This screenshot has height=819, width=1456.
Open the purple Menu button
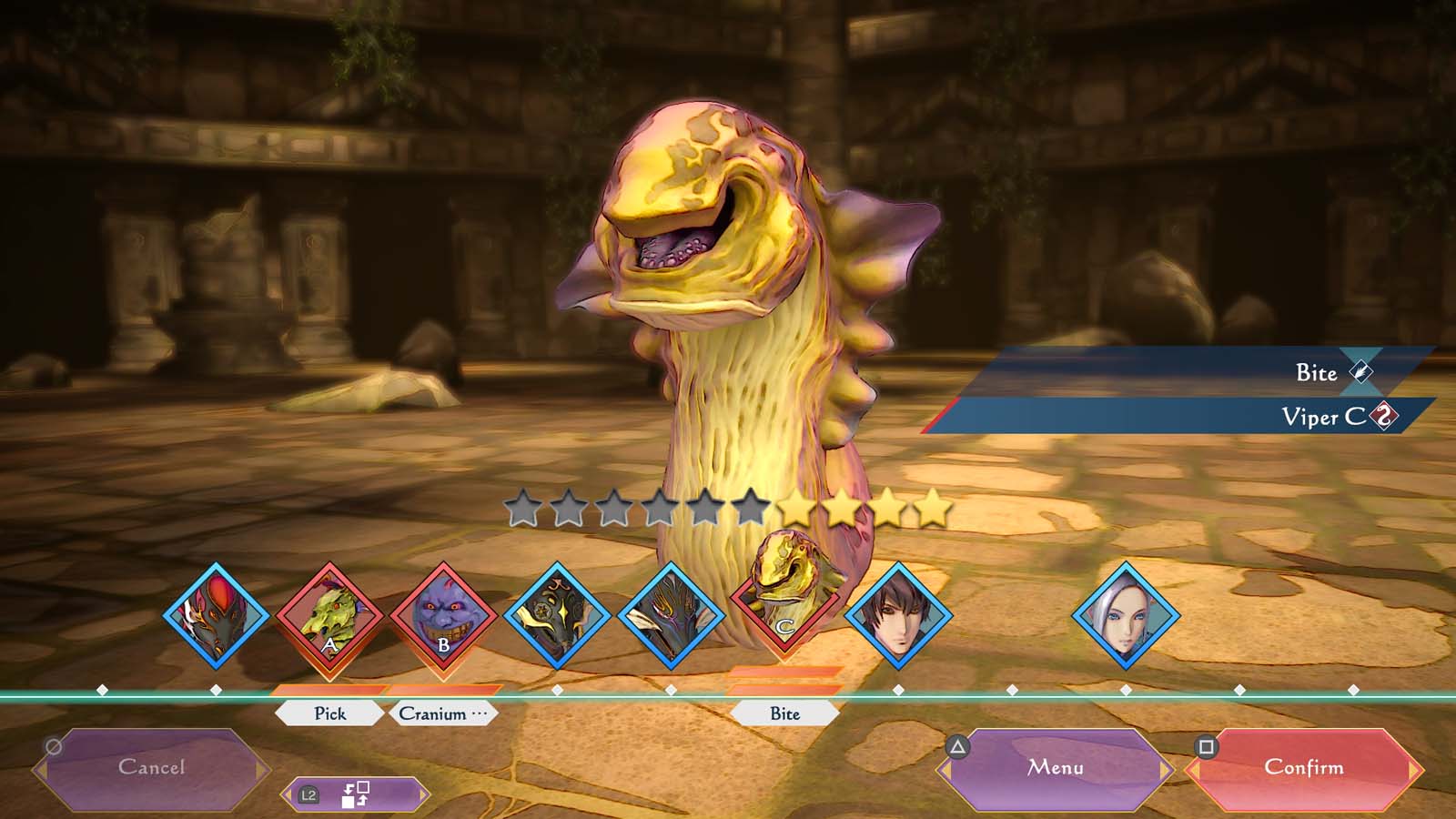(1056, 768)
